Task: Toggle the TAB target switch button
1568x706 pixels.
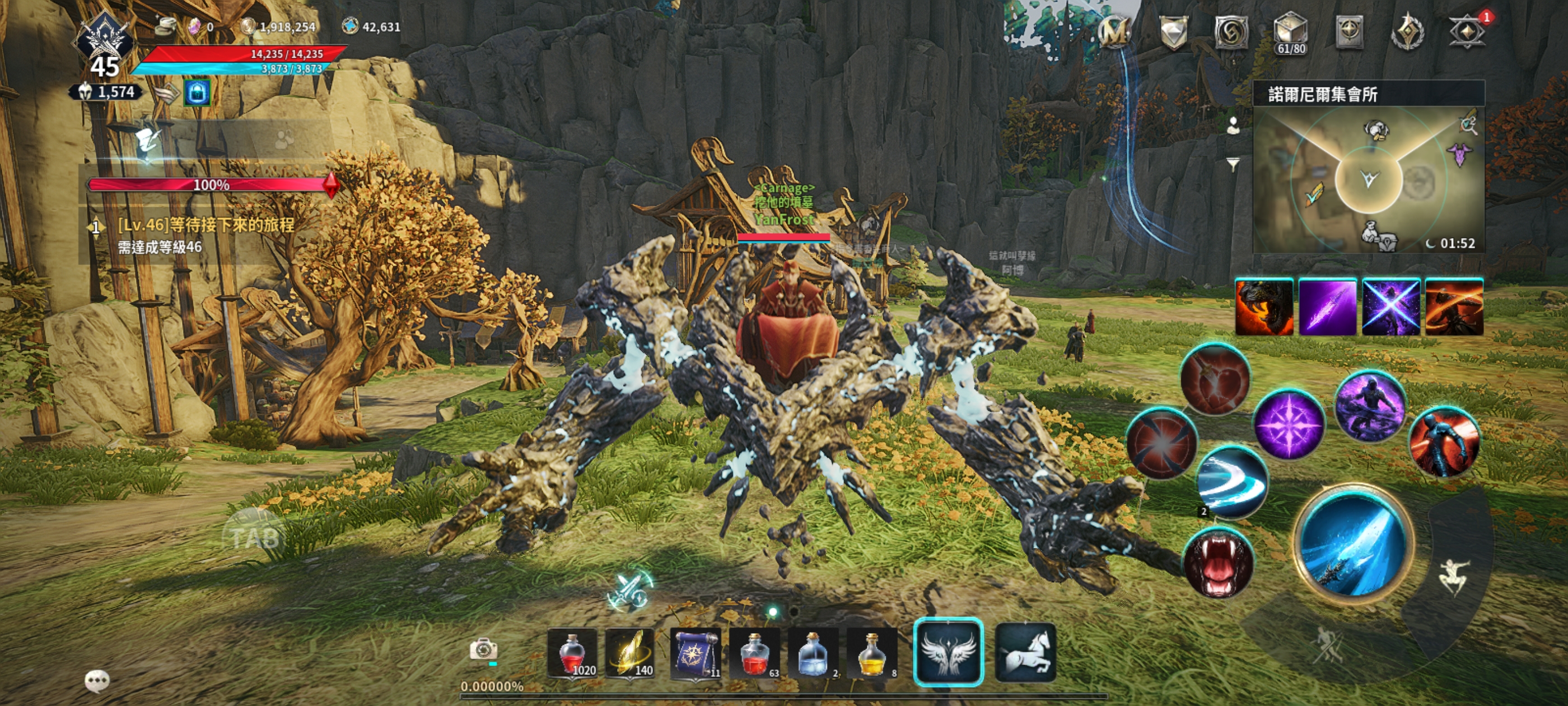Action: click(x=254, y=537)
